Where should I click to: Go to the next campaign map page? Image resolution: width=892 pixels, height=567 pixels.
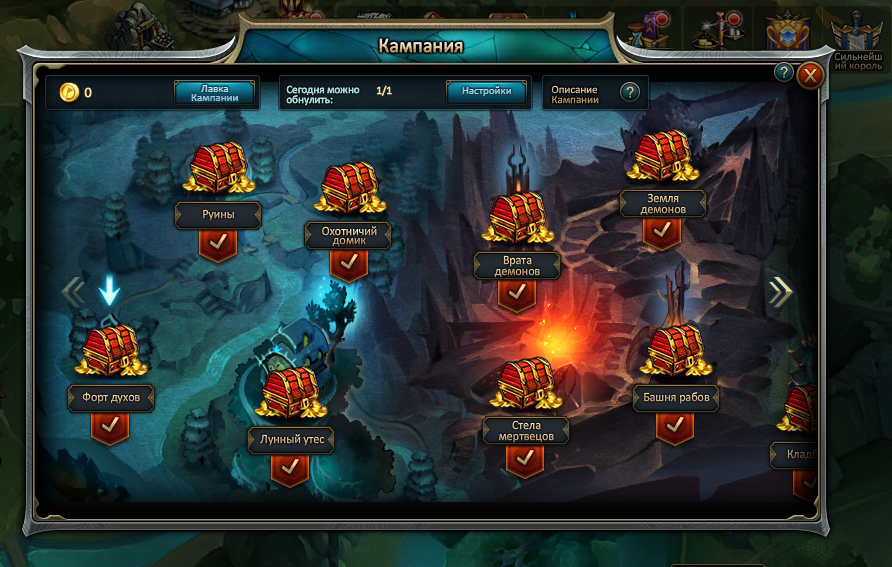click(x=780, y=291)
